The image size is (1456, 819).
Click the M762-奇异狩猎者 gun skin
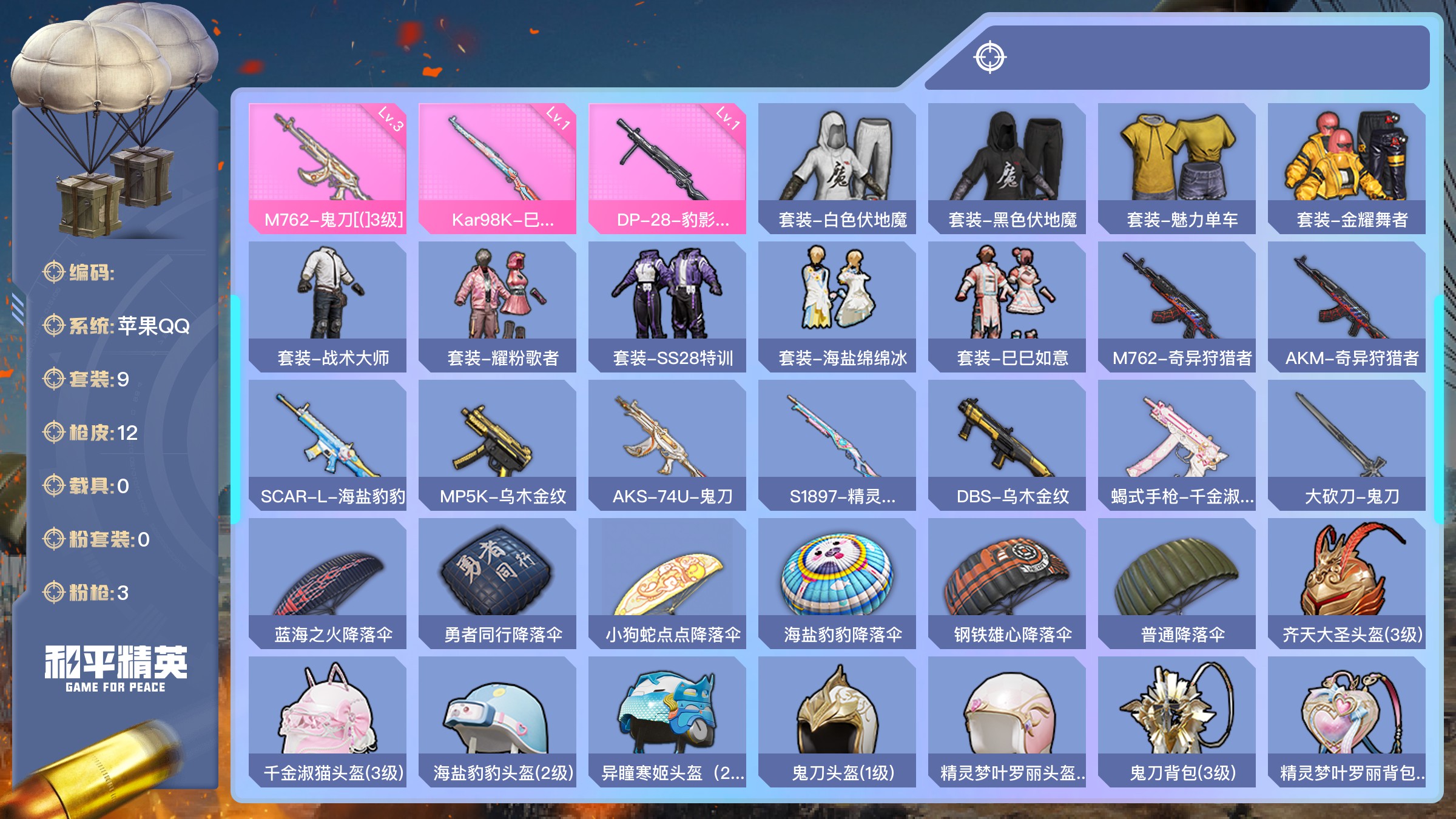1177,306
